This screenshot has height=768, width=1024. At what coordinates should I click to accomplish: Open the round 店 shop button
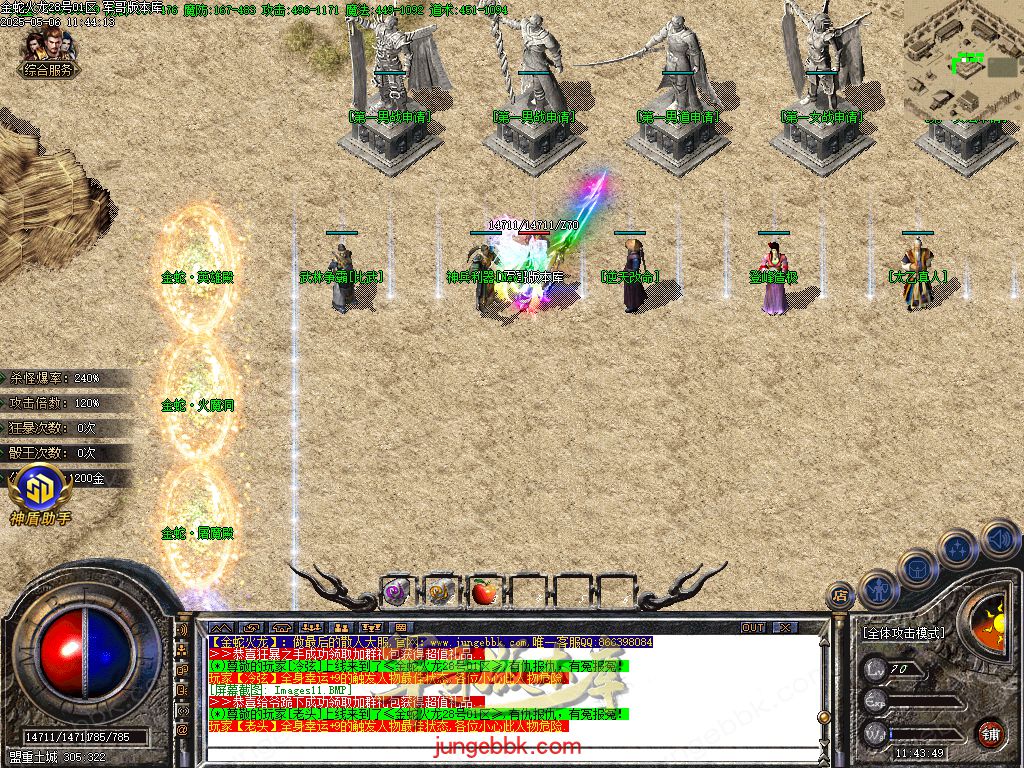(x=841, y=597)
